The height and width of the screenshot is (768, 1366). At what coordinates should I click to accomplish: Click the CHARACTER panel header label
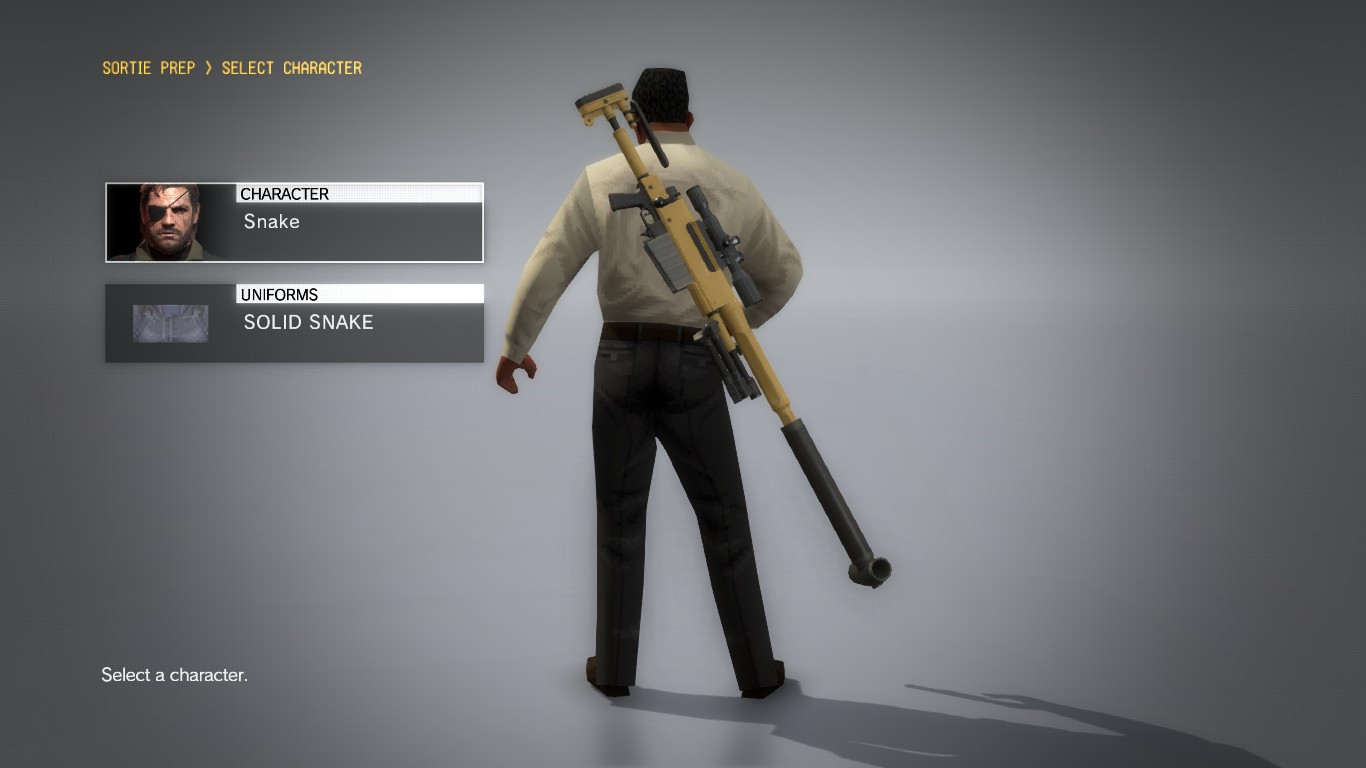(284, 193)
